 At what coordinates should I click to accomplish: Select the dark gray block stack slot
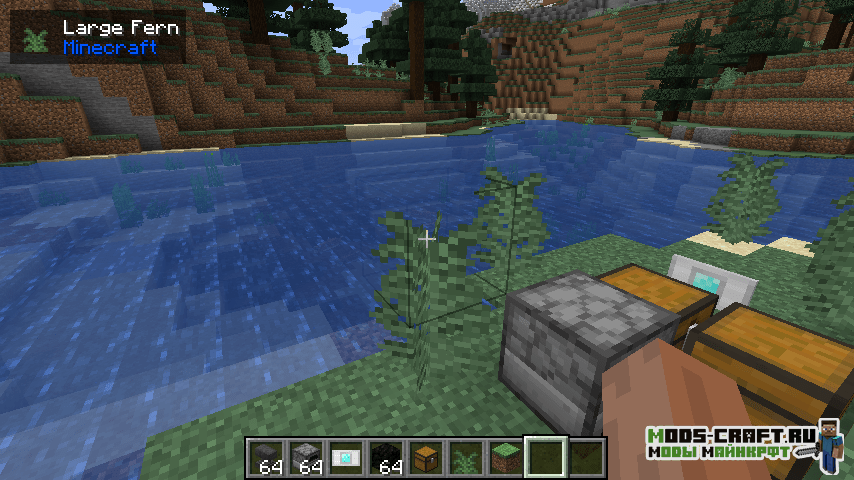[265, 457]
